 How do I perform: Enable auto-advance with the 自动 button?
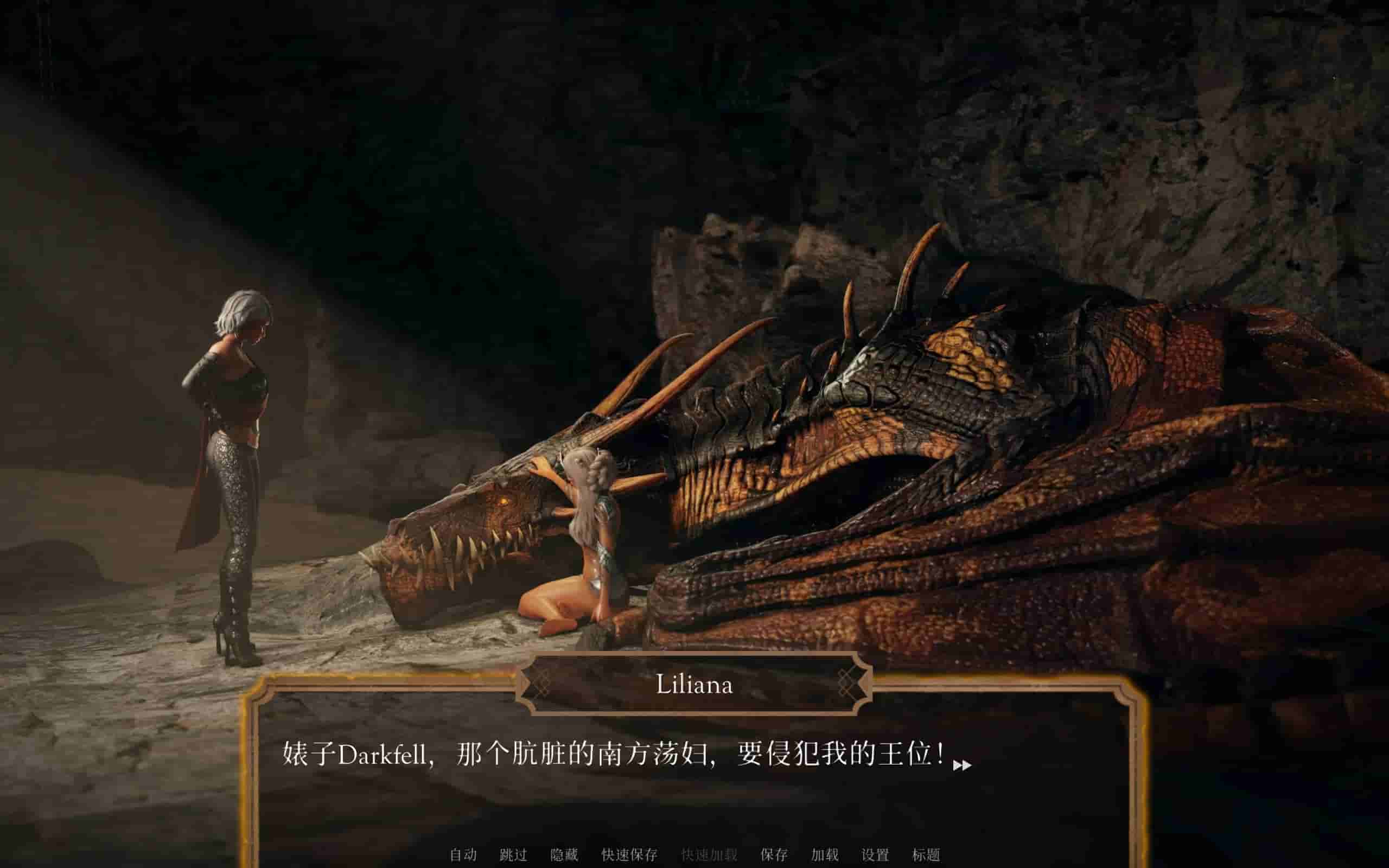pos(463,855)
